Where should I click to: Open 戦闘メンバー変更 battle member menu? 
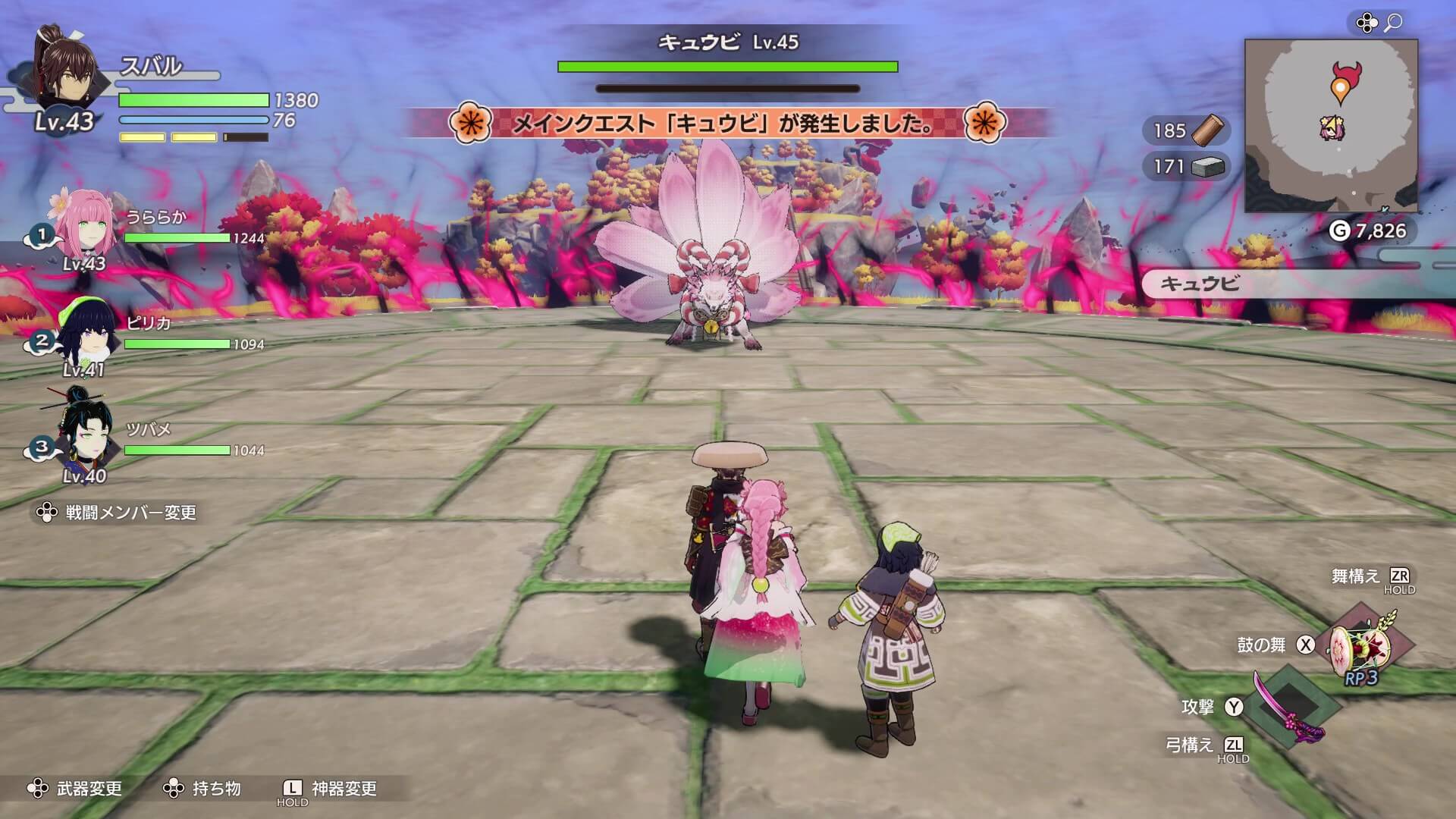pyautogui.click(x=121, y=512)
